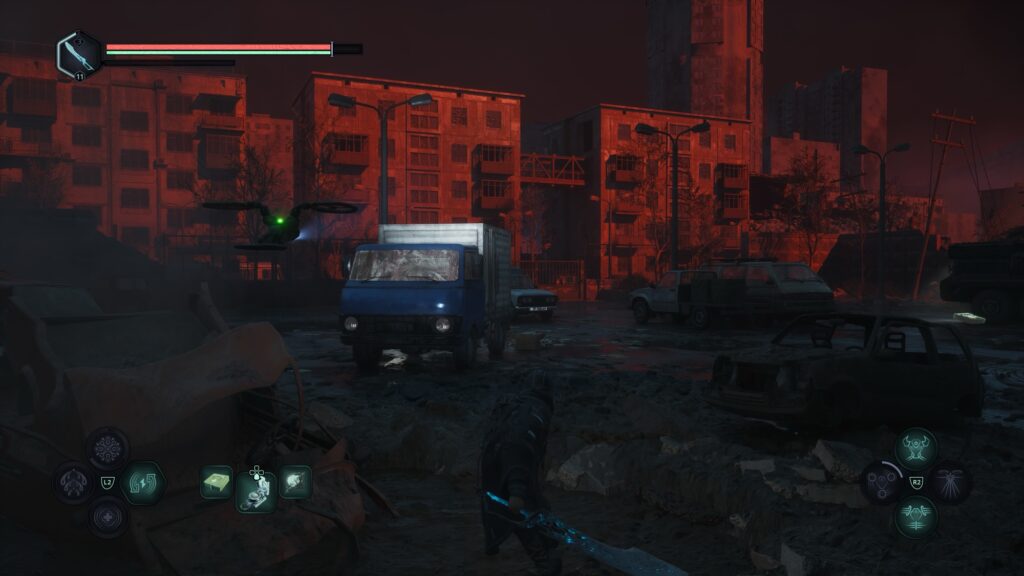Activate the horned creature skill
The image size is (1024, 576).
pyautogui.click(x=915, y=448)
